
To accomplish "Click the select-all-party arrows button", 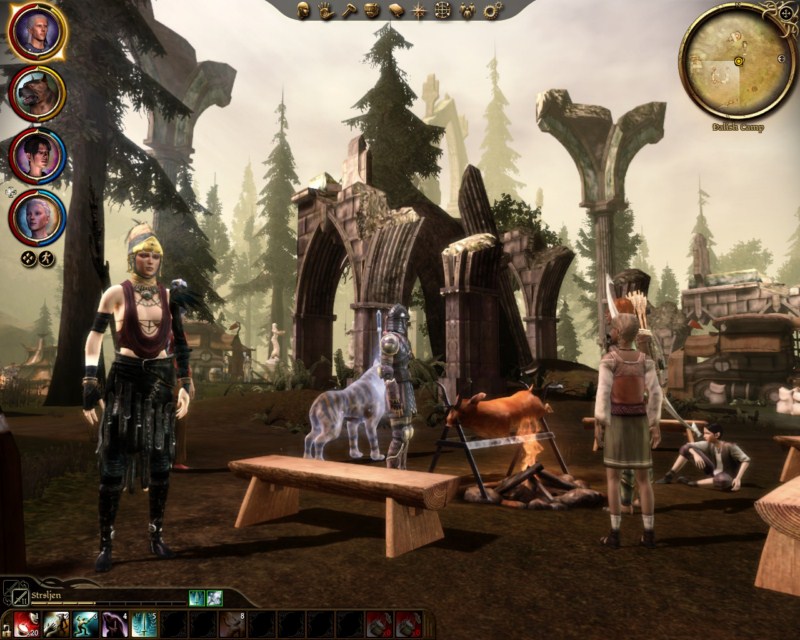I will [29, 259].
